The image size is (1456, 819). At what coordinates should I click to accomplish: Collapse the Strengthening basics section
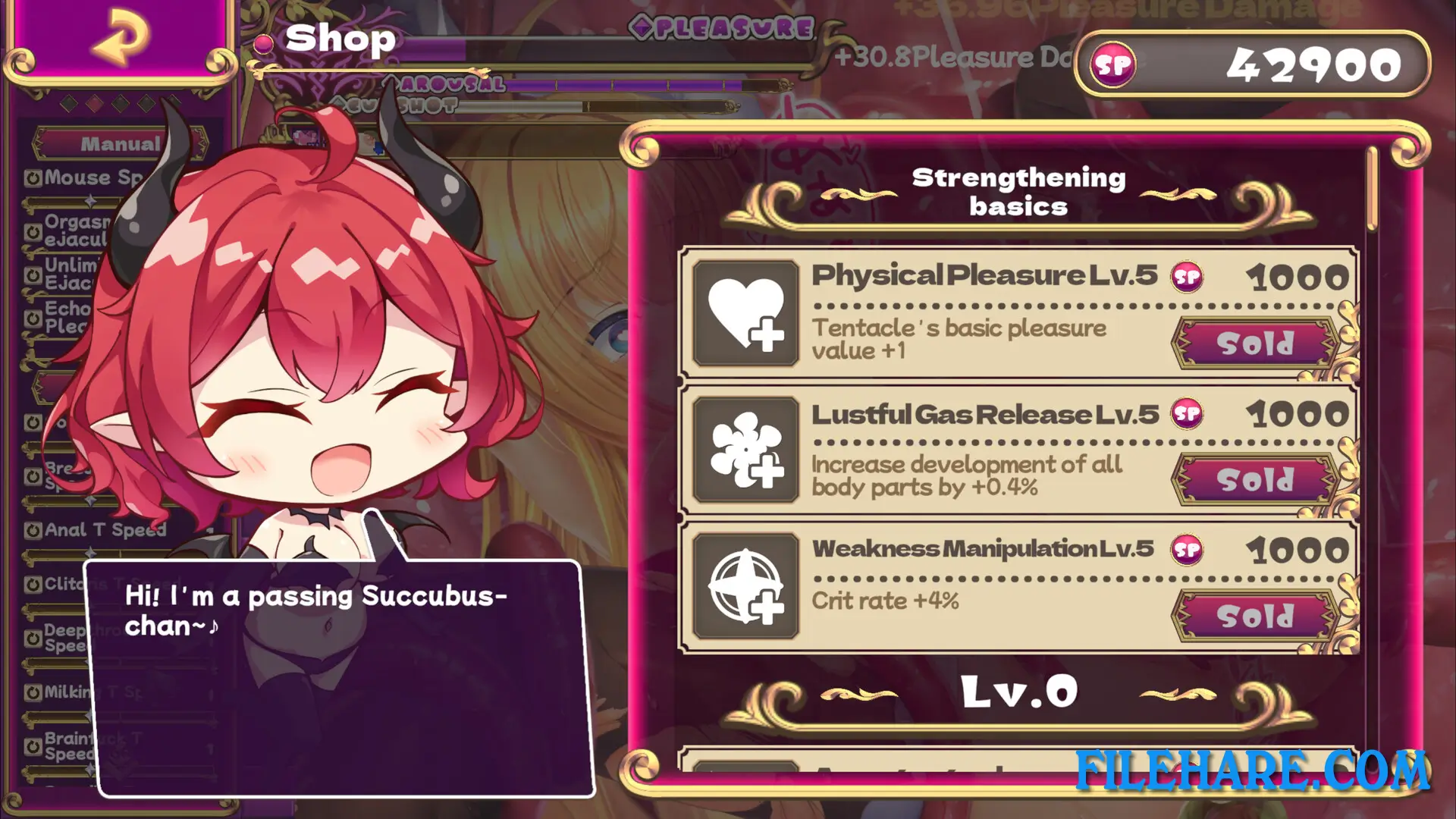1019,190
